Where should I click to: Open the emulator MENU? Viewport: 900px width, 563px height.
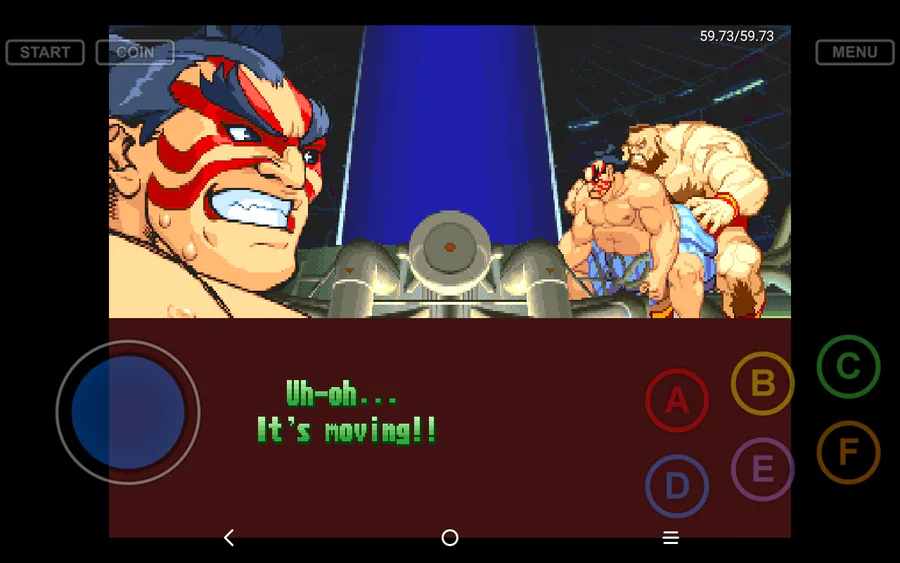(x=854, y=52)
